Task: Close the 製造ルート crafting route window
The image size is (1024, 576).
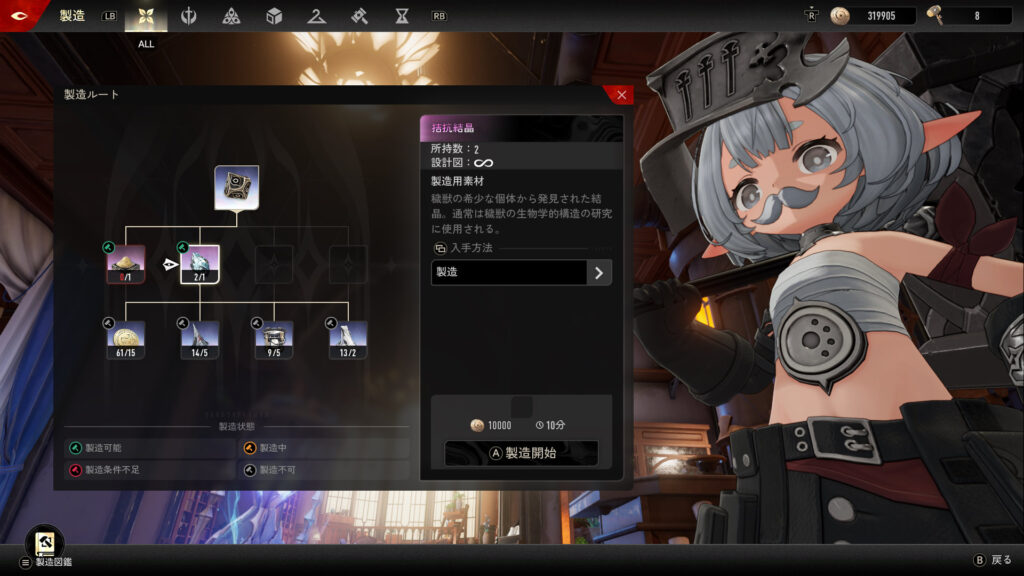Action: (x=621, y=95)
